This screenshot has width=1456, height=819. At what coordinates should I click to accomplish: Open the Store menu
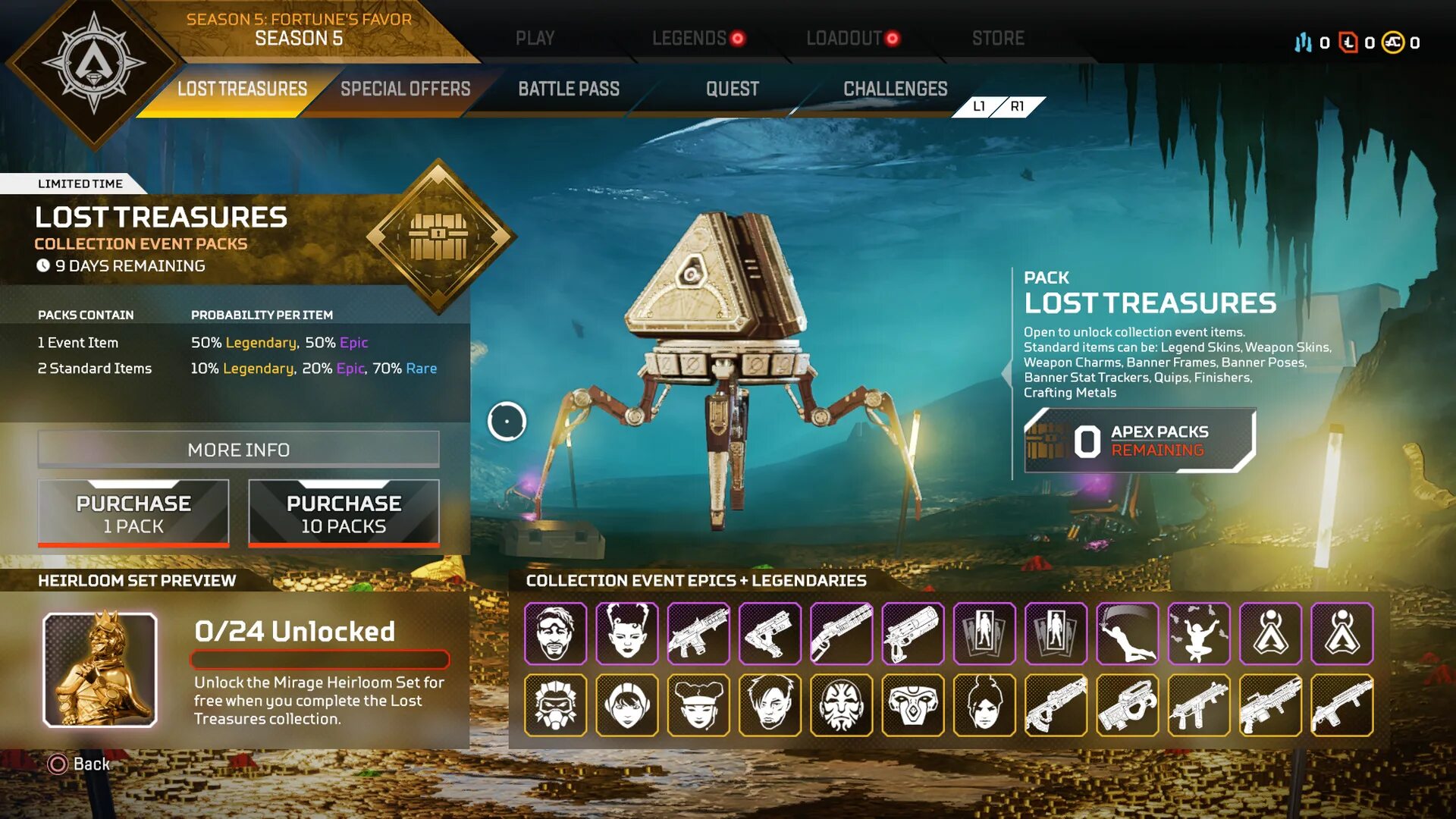(x=998, y=38)
